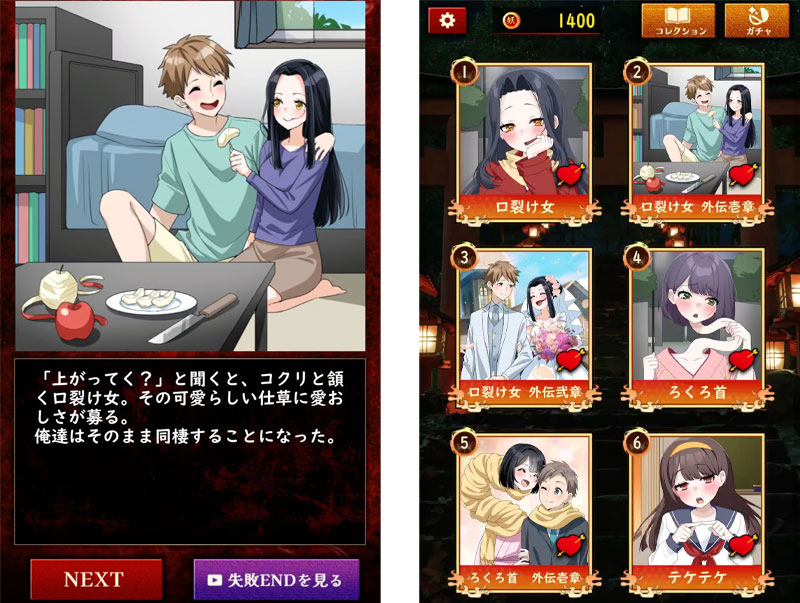
Task: Open the コレクション collection book
Action: [677, 21]
